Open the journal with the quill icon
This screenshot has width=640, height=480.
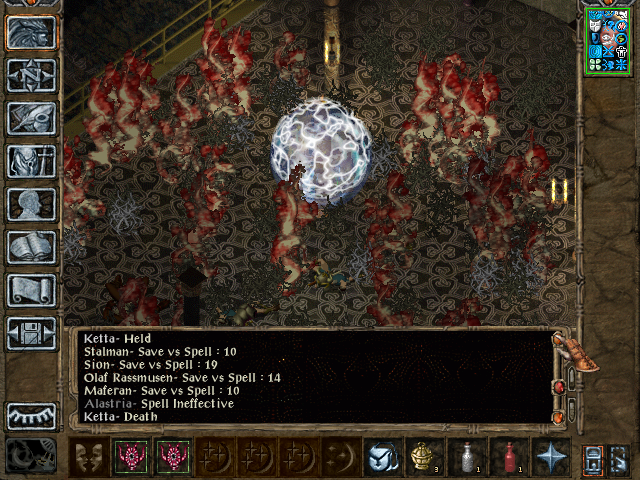tap(31, 118)
